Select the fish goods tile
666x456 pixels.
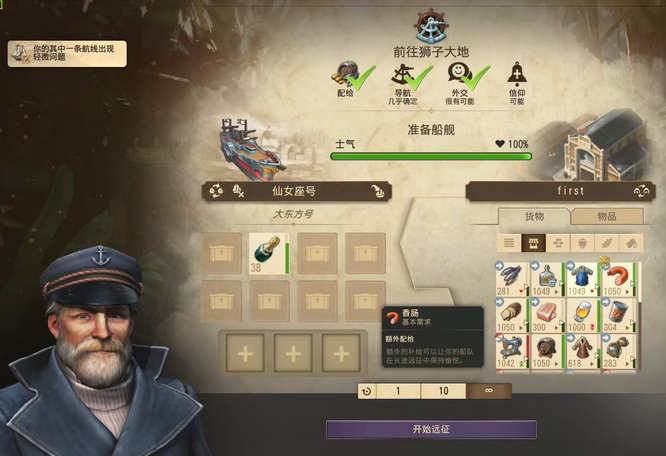[510, 277]
